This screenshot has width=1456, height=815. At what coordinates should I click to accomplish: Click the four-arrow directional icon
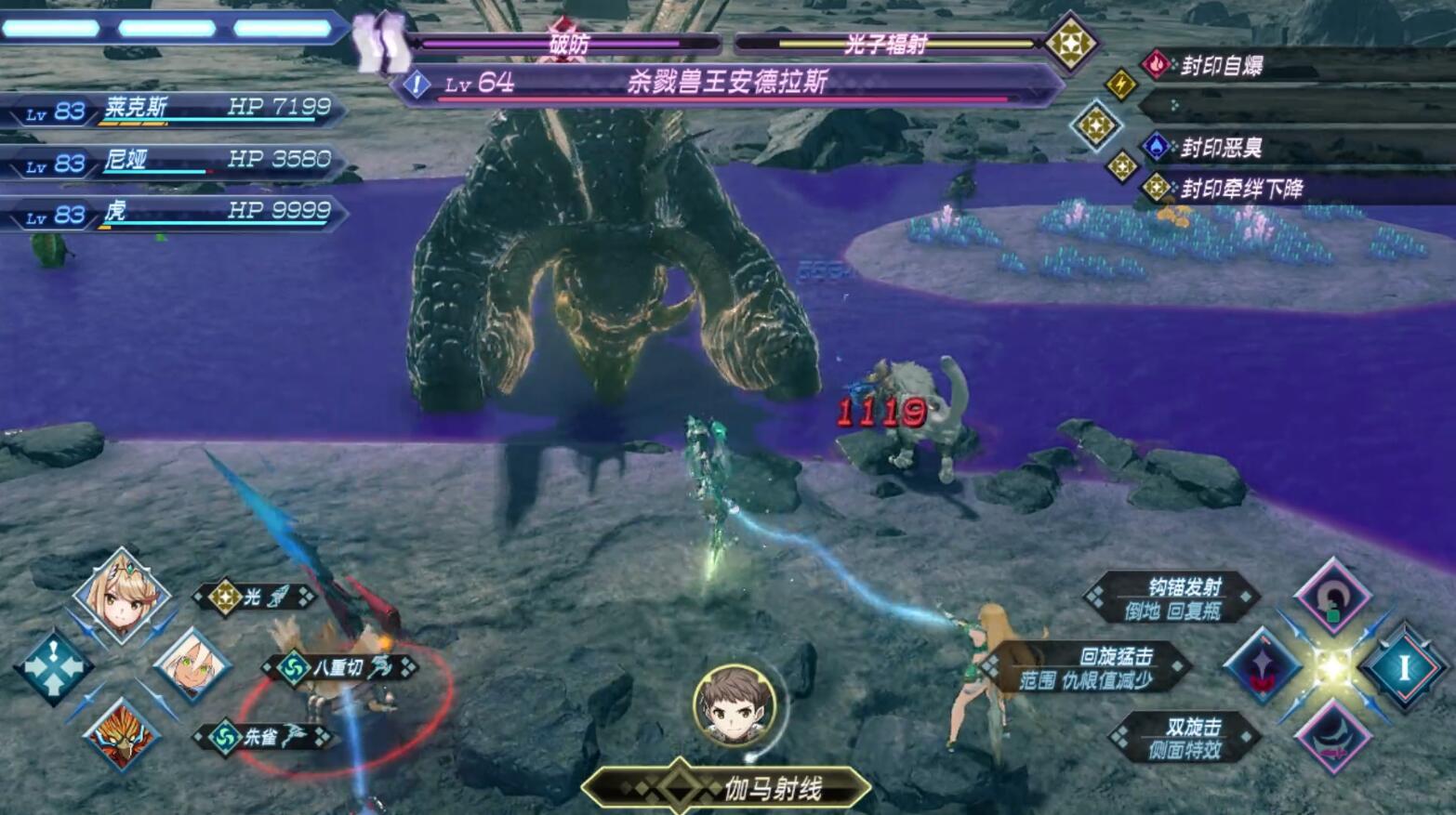point(52,666)
